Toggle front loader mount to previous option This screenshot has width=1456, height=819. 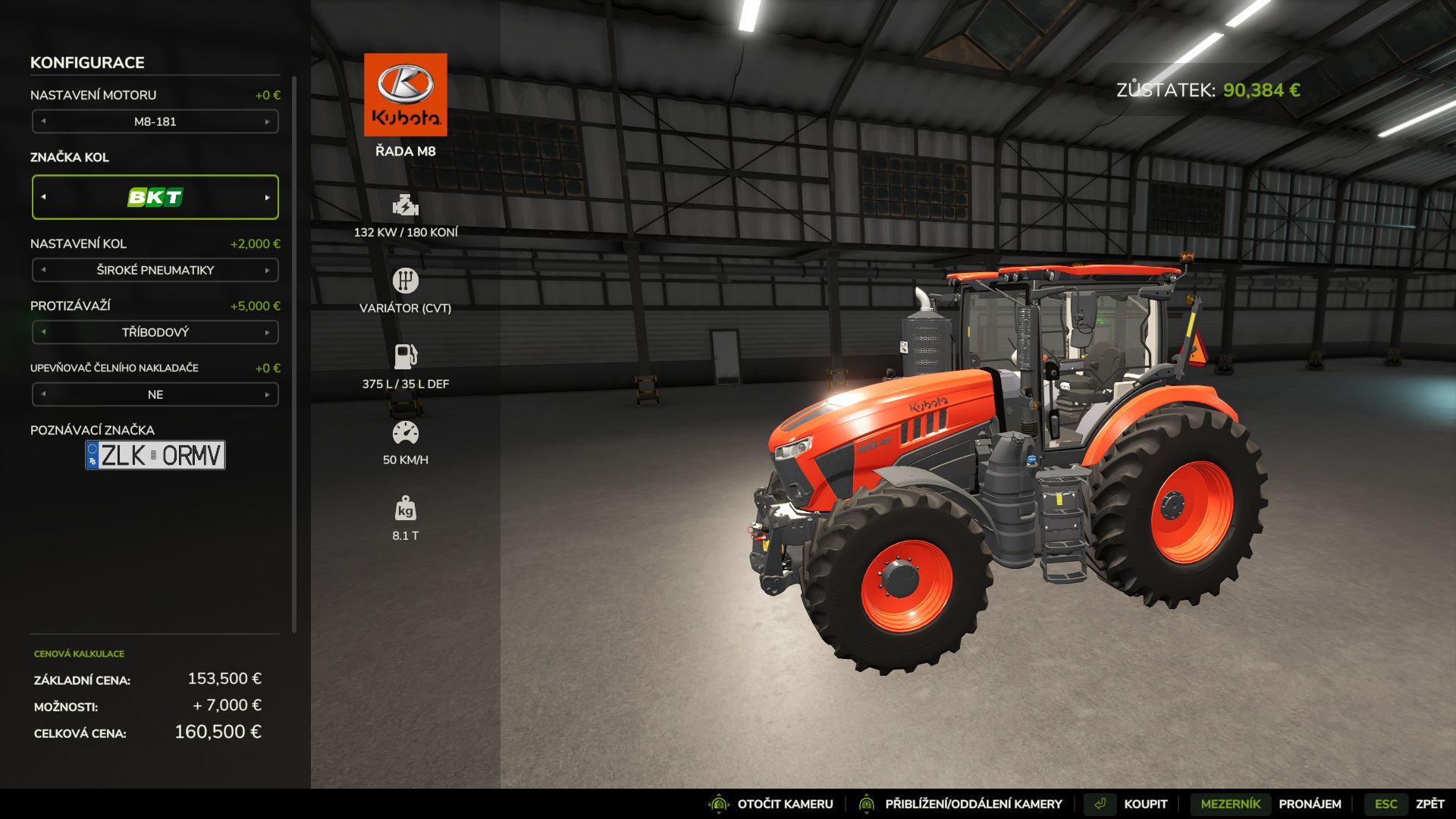pos(43,394)
